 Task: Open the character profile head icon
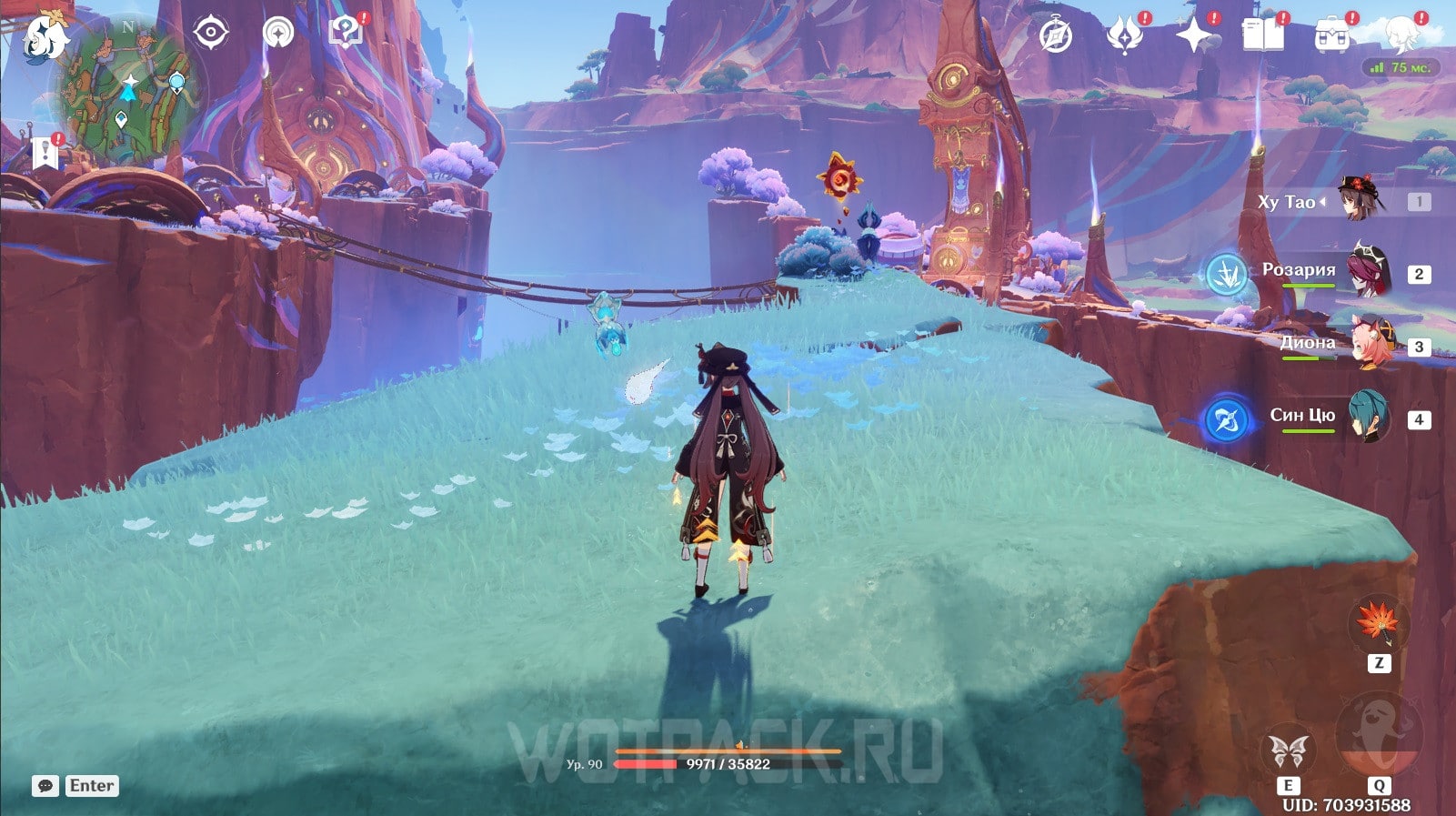click(x=1401, y=35)
